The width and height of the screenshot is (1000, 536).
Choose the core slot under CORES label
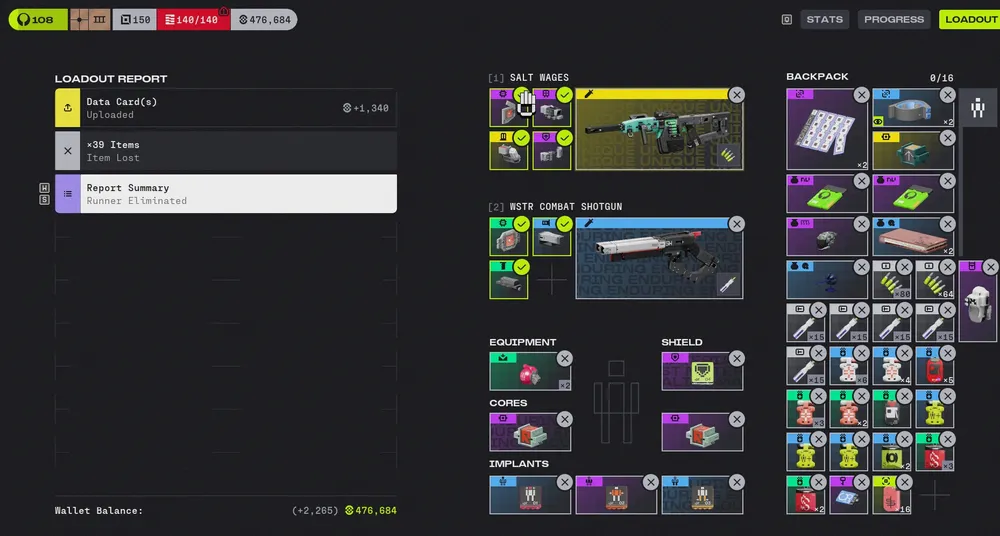pos(529,433)
